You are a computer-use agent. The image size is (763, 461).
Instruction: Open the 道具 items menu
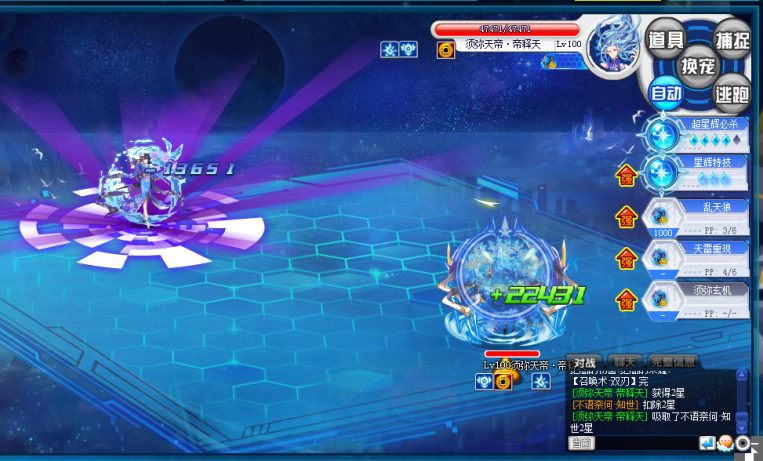pyautogui.click(x=665, y=40)
